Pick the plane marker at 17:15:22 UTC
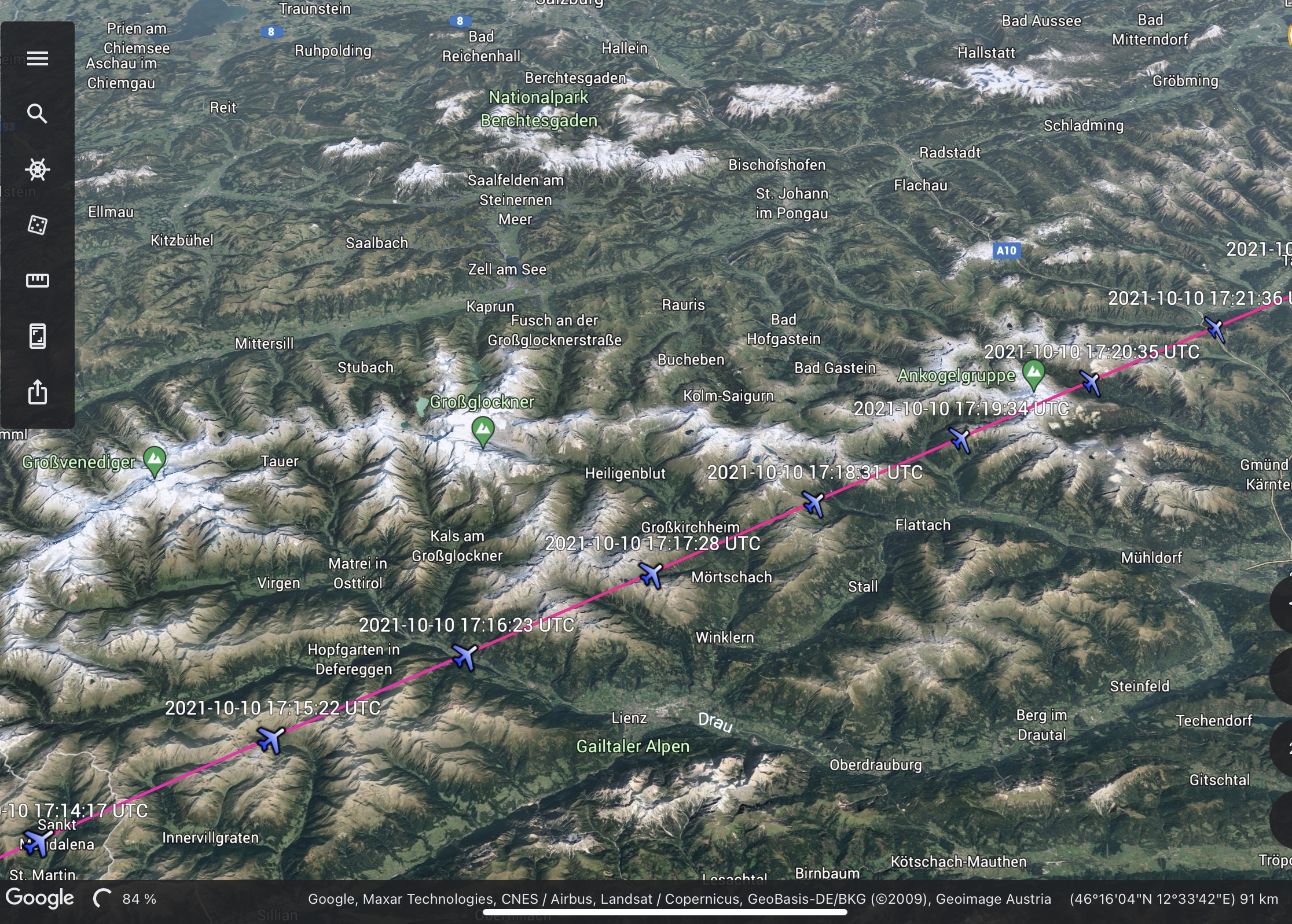This screenshot has height=924, width=1292. pyautogui.click(x=270, y=740)
